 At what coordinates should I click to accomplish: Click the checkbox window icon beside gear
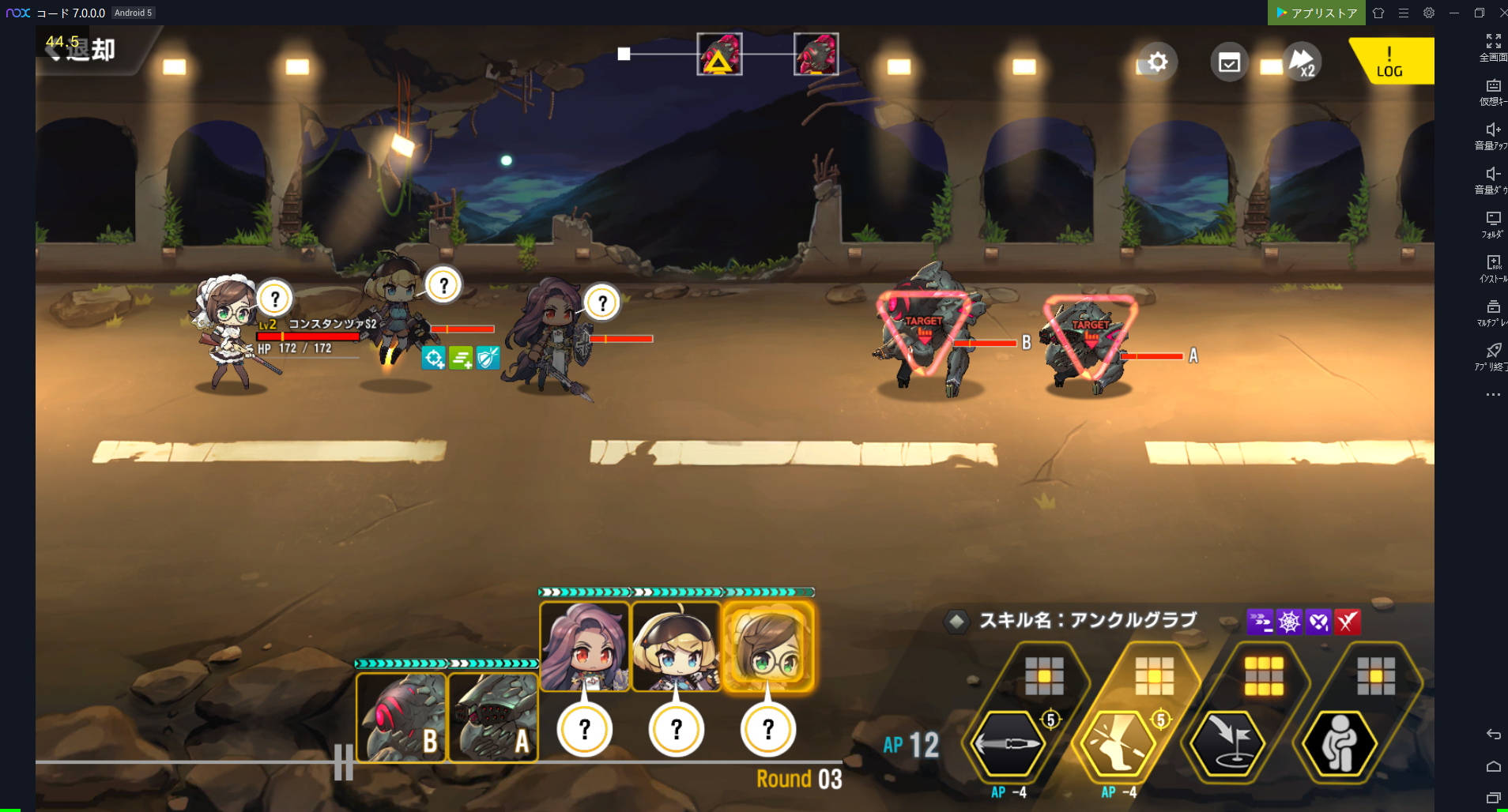[1229, 62]
